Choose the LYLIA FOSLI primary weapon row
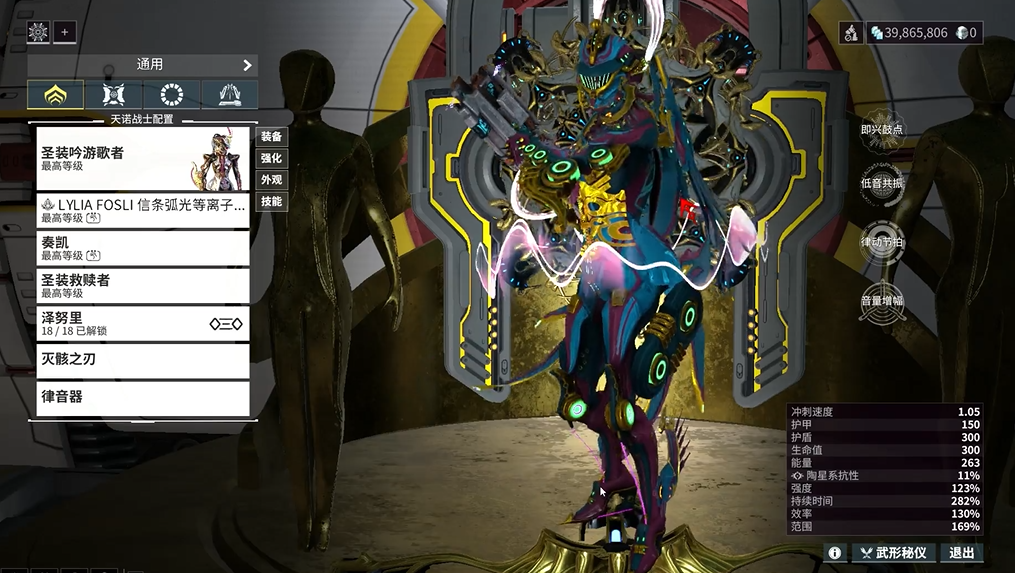Viewport: 1015px width, 573px height. pyautogui.click(x=142, y=210)
